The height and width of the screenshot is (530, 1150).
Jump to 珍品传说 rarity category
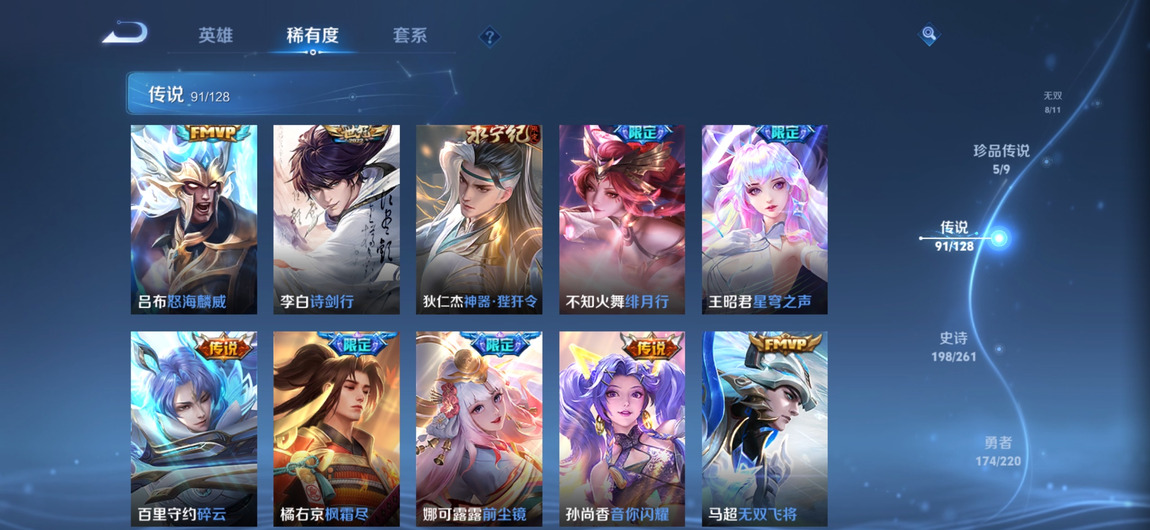click(x=1001, y=158)
